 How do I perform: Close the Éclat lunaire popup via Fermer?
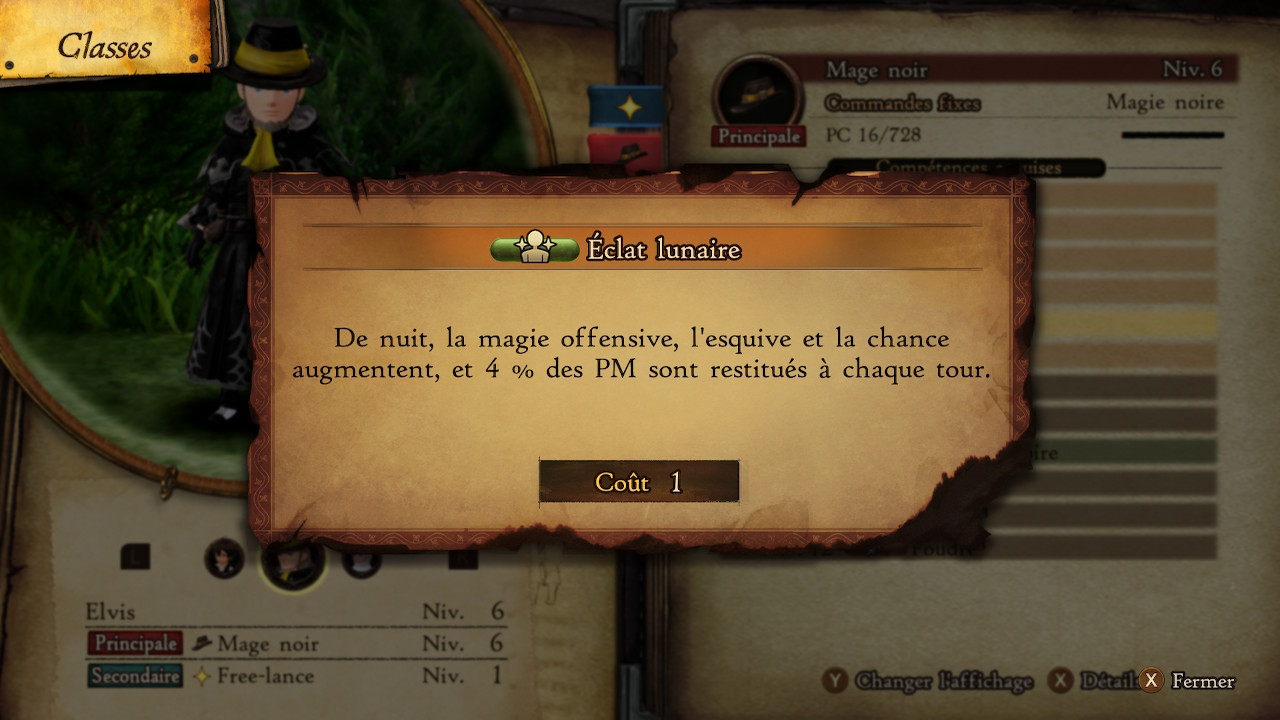click(1190, 681)
